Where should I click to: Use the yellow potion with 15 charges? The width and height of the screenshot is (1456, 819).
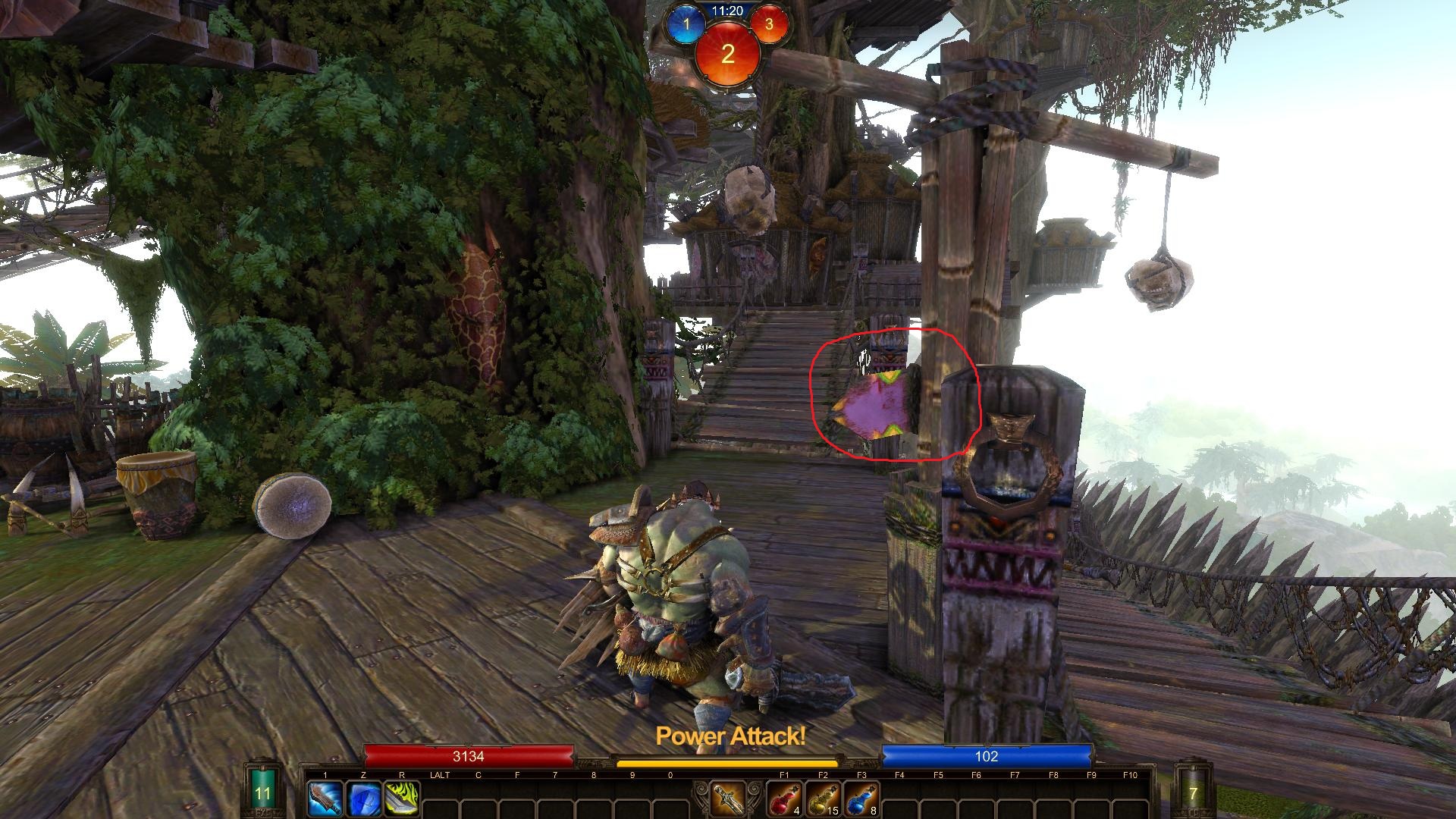(x=823, y=799)
